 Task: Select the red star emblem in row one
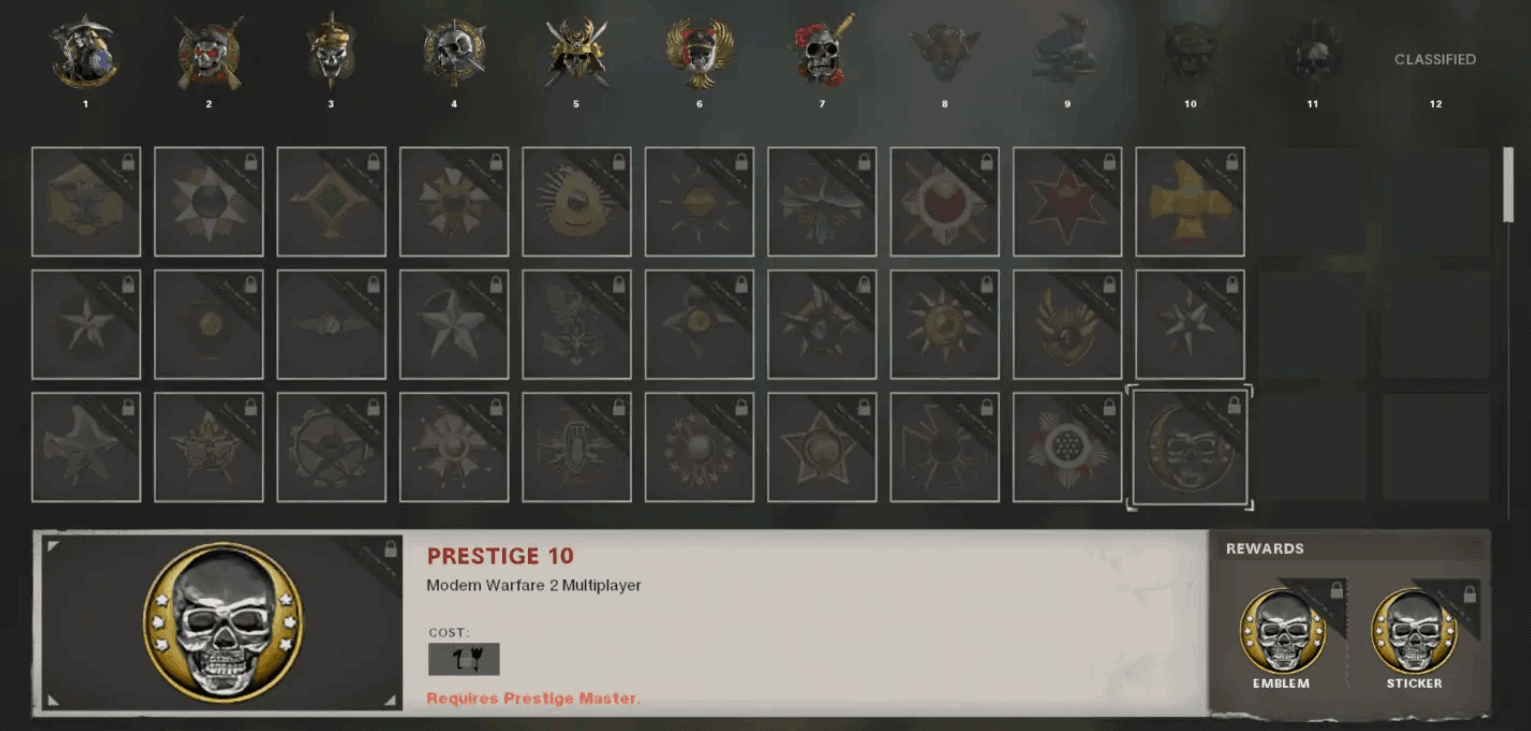pos(1067,200)
